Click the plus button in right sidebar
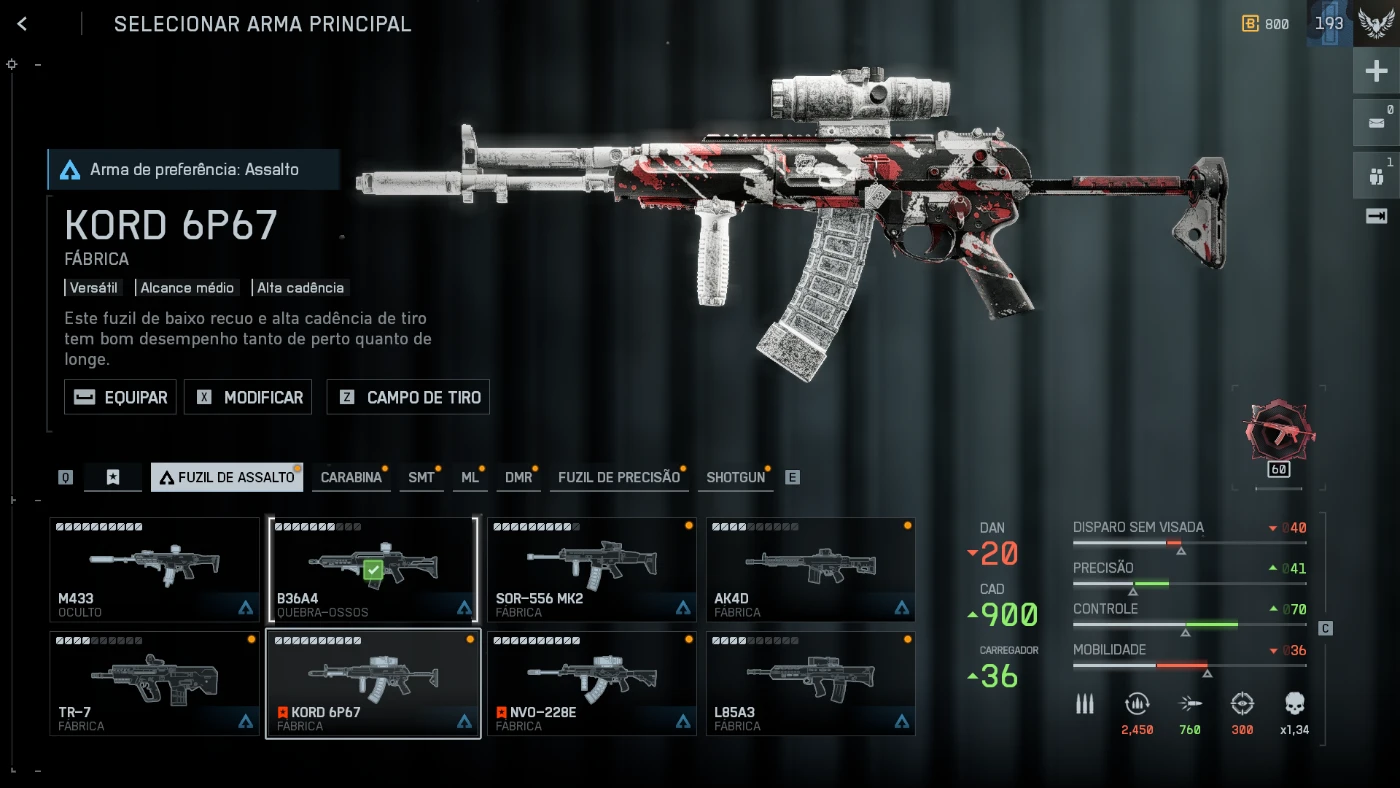The image size is (1400, 788). (x=1376, y=71)
